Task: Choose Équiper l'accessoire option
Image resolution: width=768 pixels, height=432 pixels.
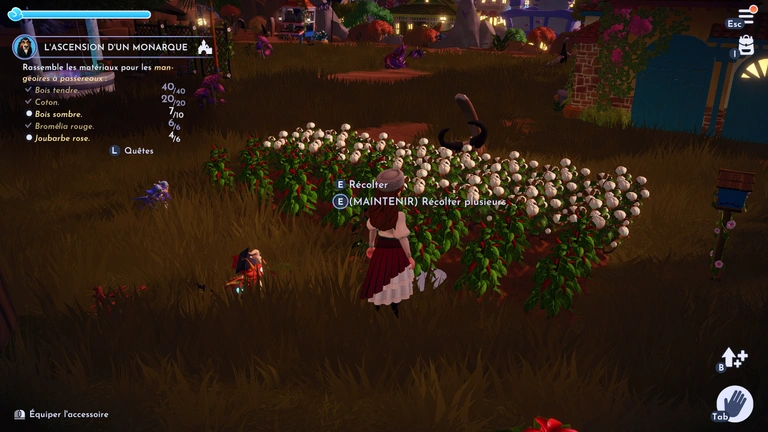Action: click(x=68, y=414)
